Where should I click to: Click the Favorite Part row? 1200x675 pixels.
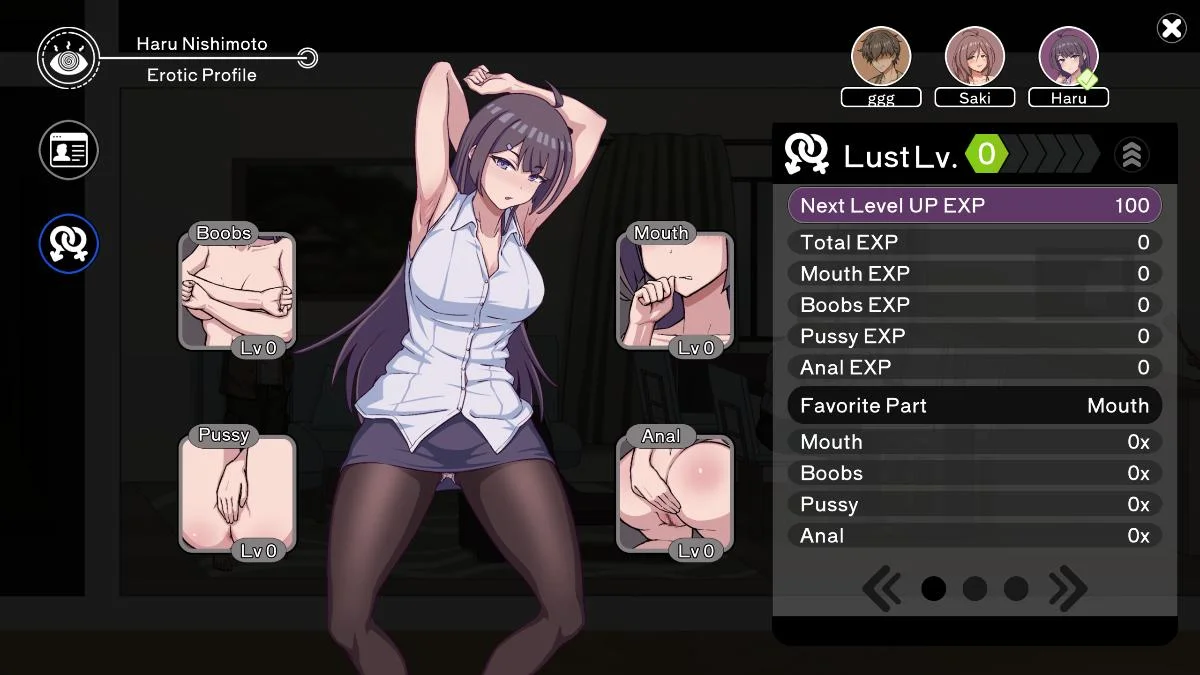coord(975,406)
